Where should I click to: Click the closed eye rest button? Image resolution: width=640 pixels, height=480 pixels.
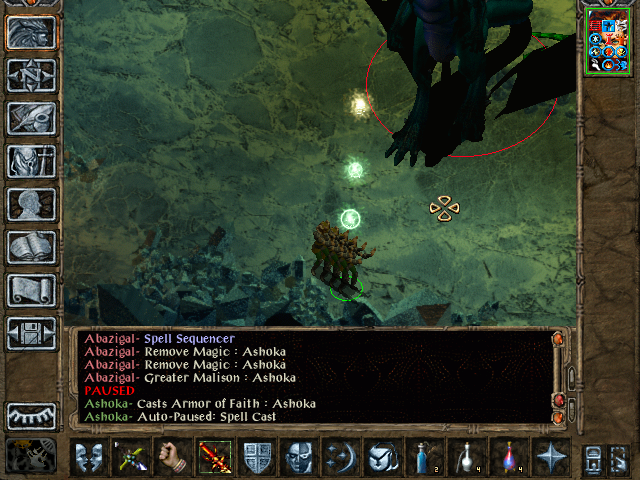pos(31,414)
